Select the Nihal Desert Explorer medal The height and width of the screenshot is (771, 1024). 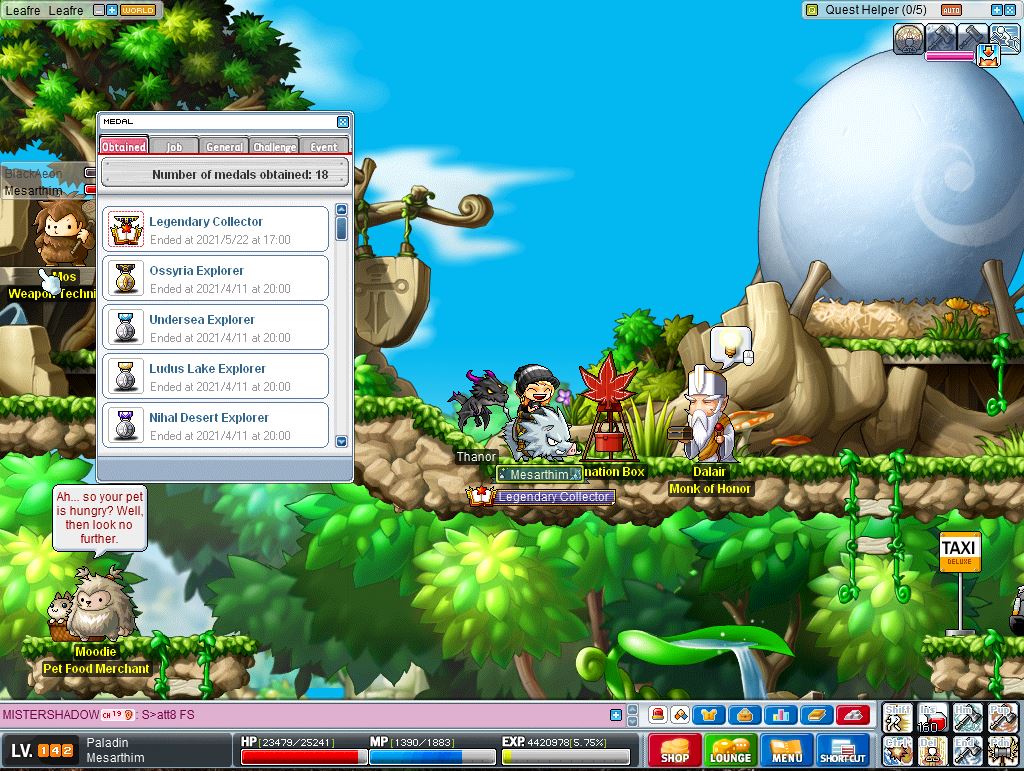coord(216,425)
